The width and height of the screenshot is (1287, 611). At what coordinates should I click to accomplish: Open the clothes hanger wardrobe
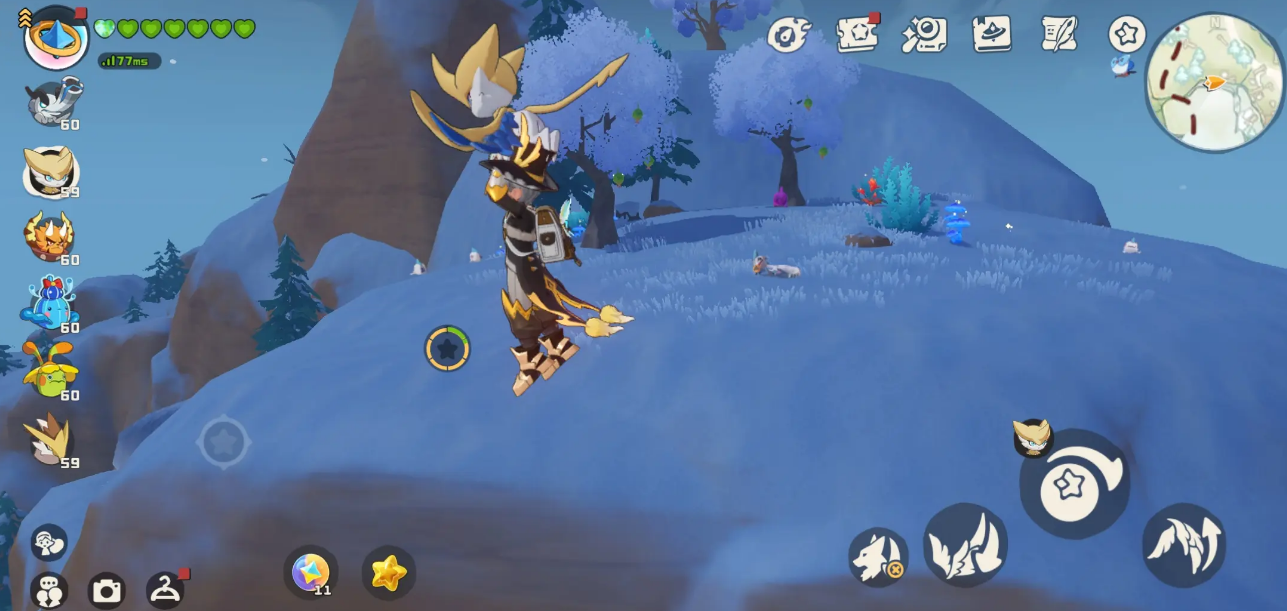pyautogui.click(x=165, y=590)
